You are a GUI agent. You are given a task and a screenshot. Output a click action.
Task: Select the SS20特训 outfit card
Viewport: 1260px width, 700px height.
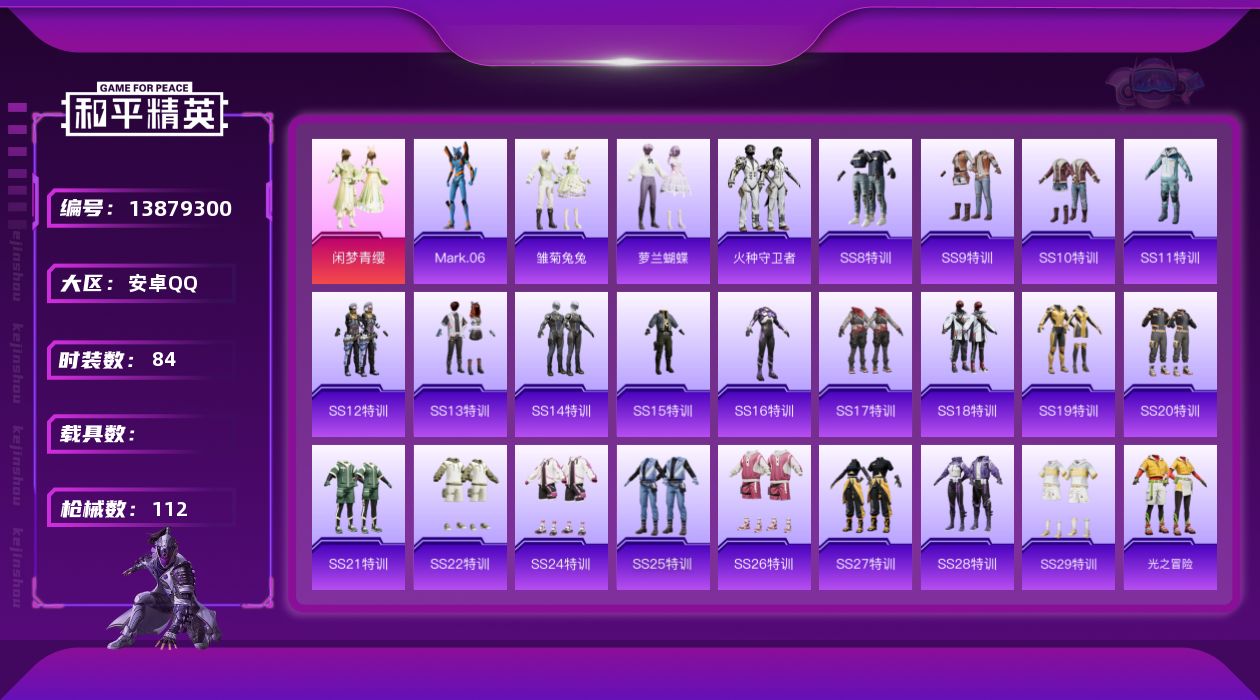(1170, 364)
